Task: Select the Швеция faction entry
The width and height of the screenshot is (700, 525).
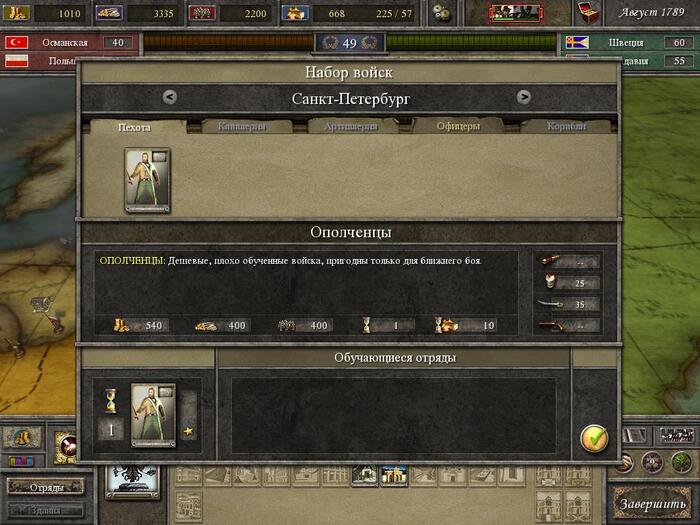Action: pos(626,43)
